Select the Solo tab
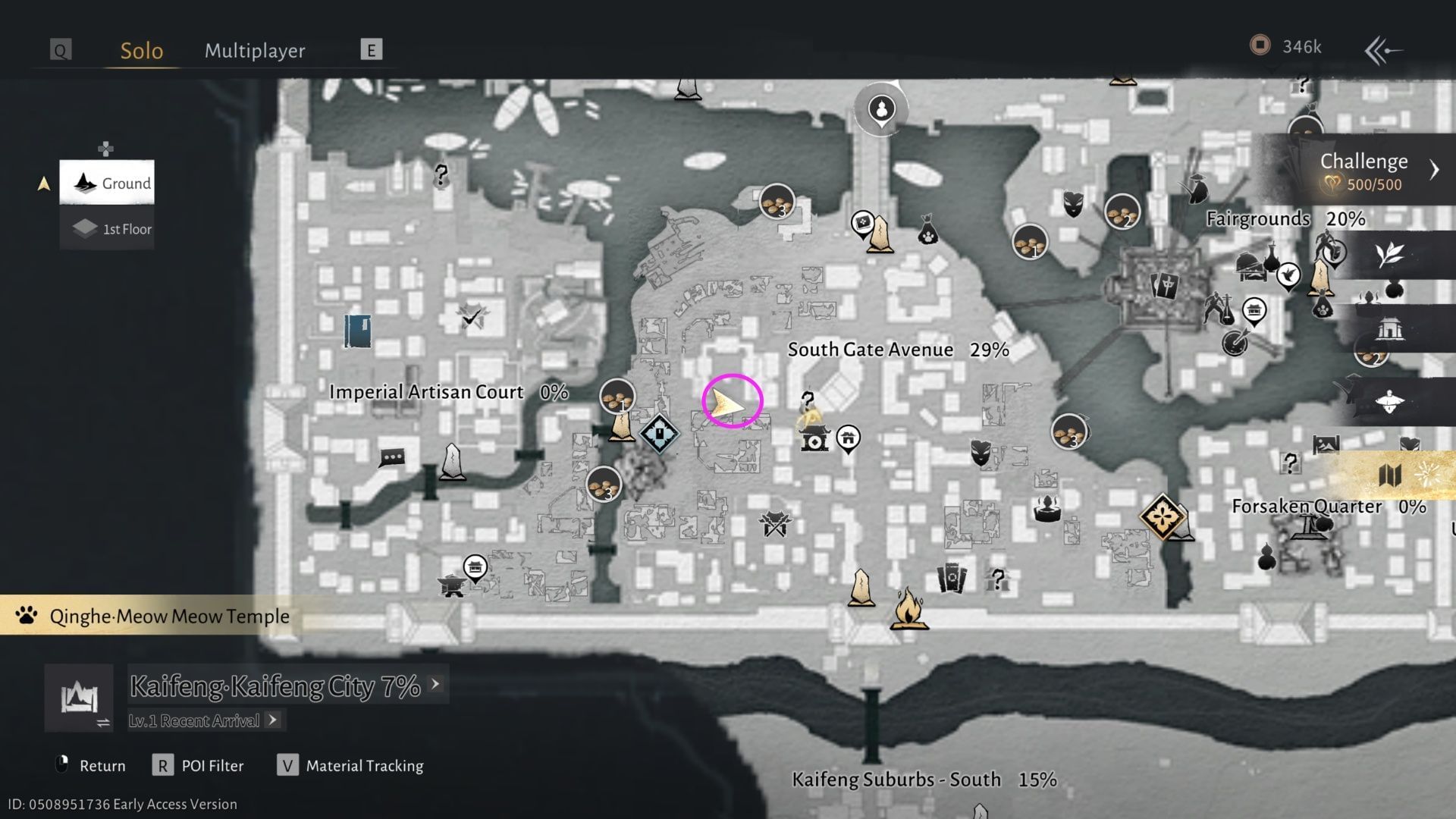The image size is (1456, 819). coord(141,50)
